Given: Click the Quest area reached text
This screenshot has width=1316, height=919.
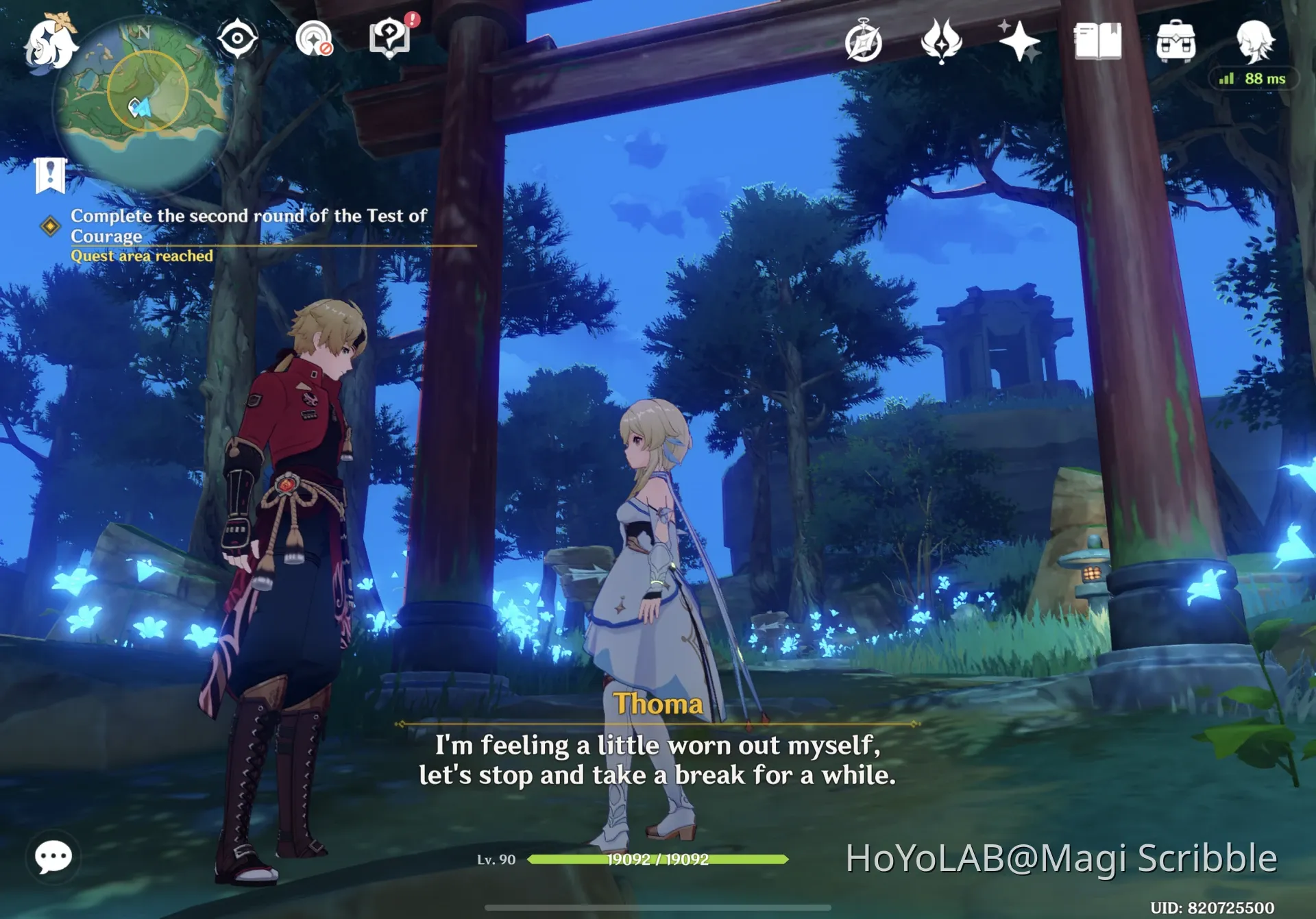Looking at the screenshot, I should point(141,256).
